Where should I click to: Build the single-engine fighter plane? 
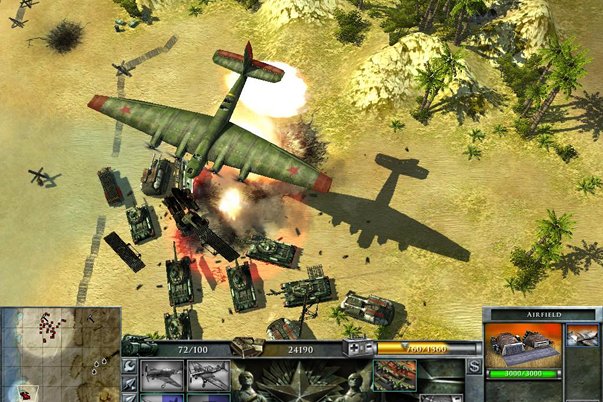pos(163,377)
